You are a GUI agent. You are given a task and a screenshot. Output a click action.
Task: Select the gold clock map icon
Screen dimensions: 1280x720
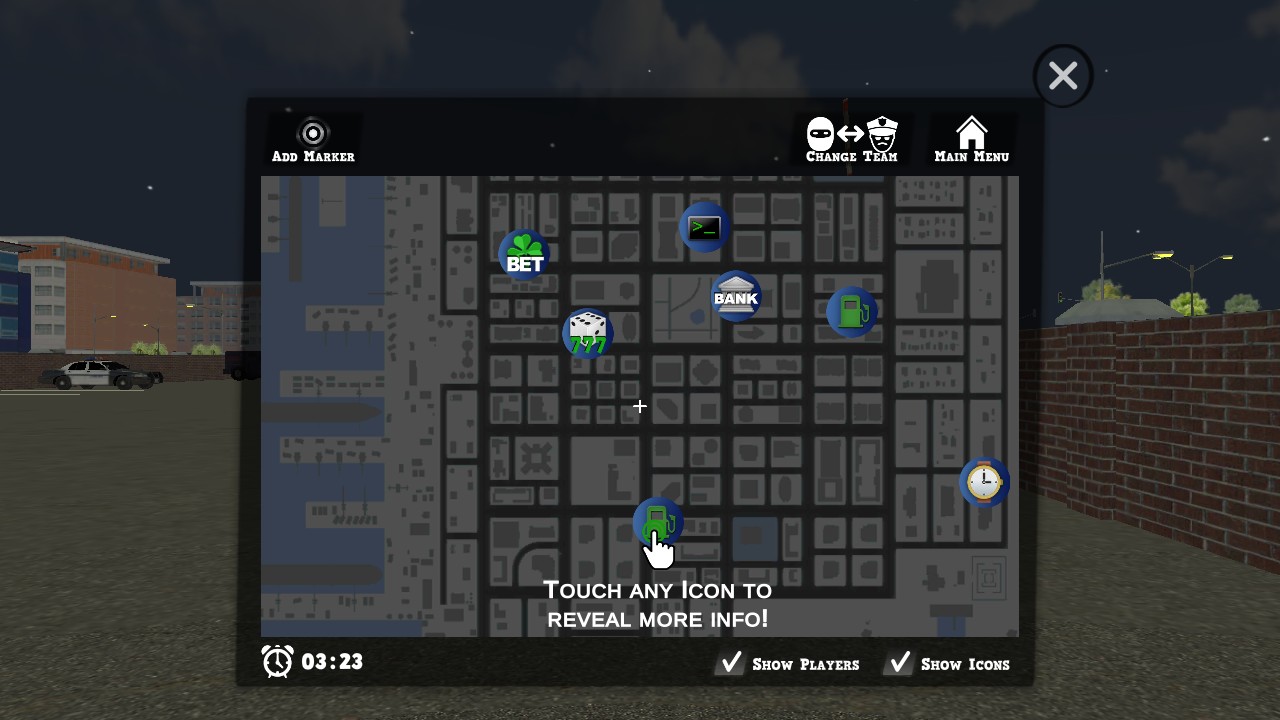984,482
